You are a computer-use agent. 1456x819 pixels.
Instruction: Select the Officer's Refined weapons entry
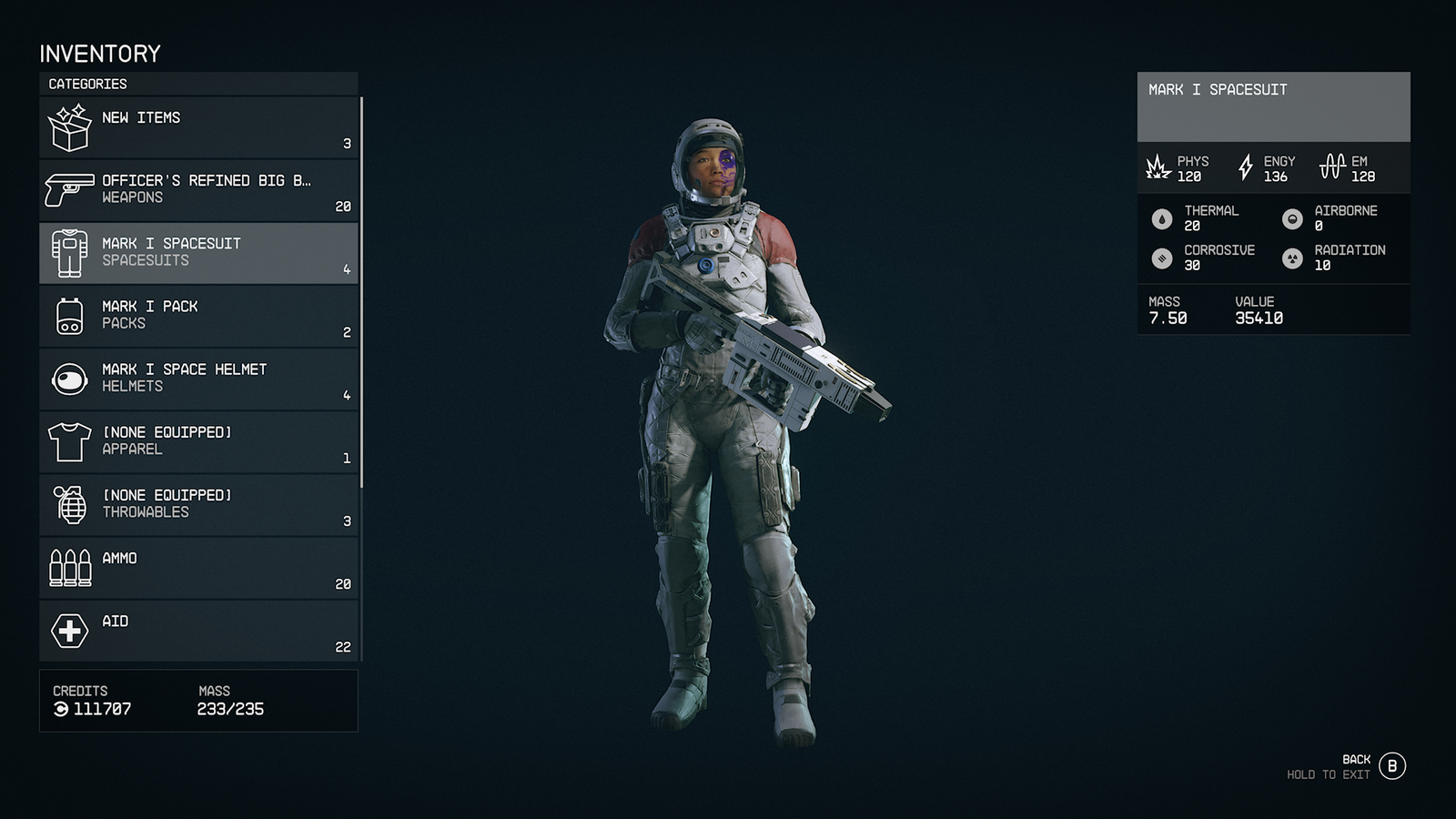[x=198, y=188]
